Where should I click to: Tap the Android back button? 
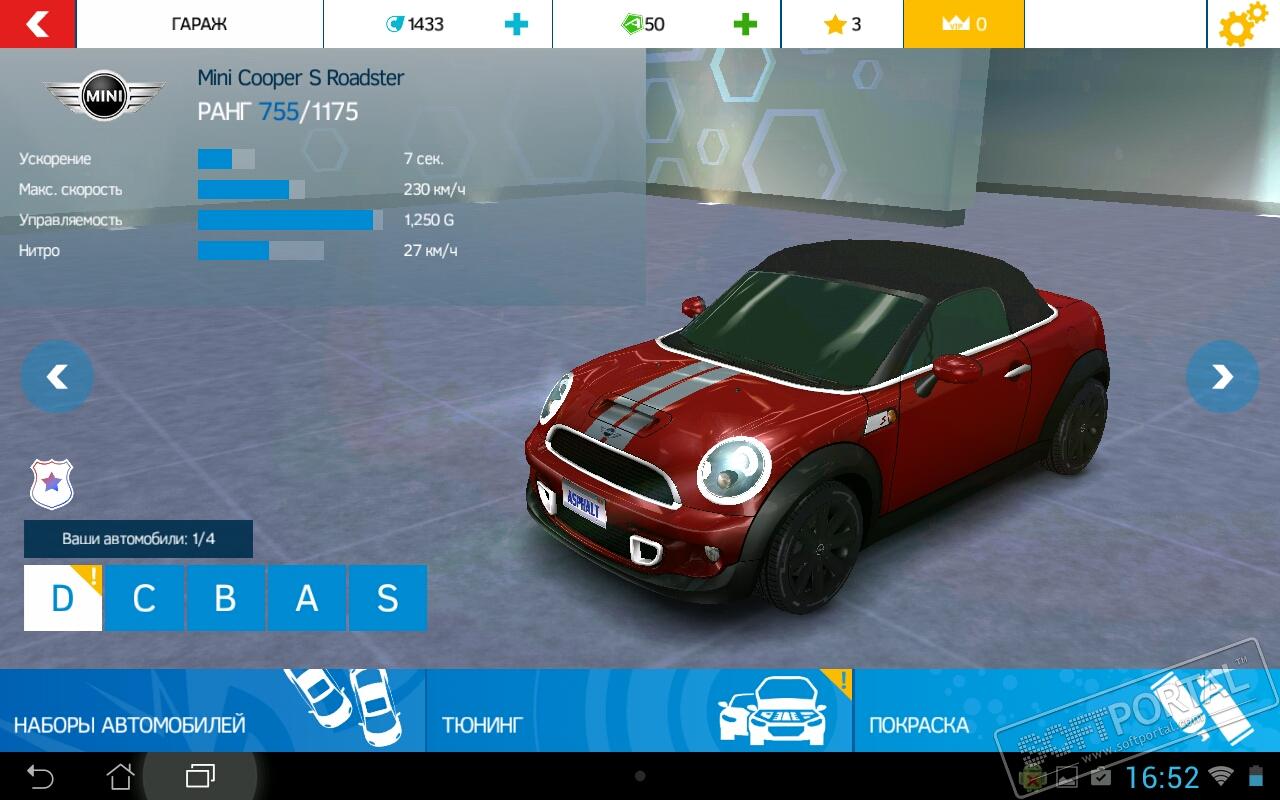pyautogui.click(x=40, y=776)
